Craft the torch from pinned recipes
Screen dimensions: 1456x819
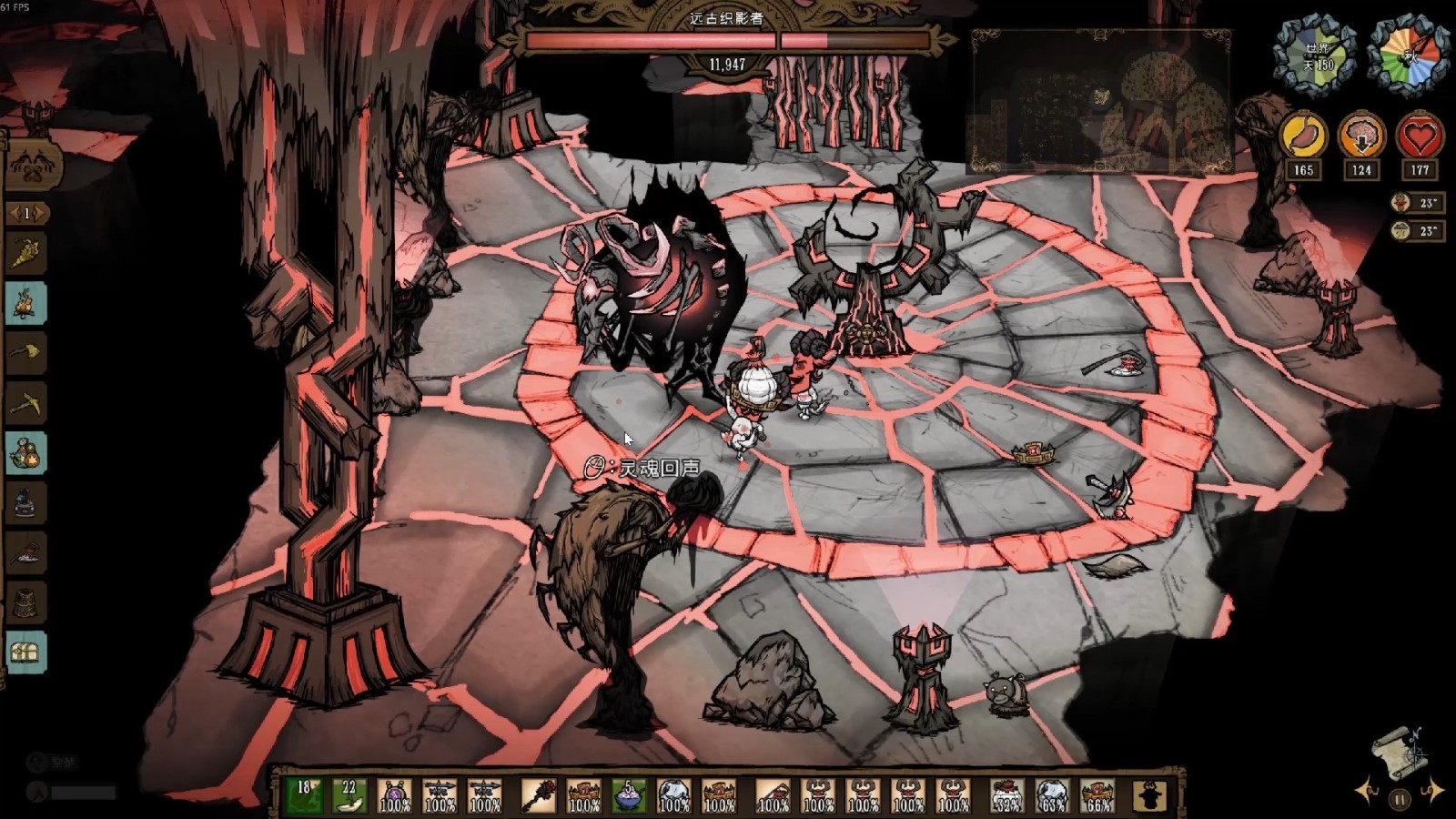click(x=26, y=254)
